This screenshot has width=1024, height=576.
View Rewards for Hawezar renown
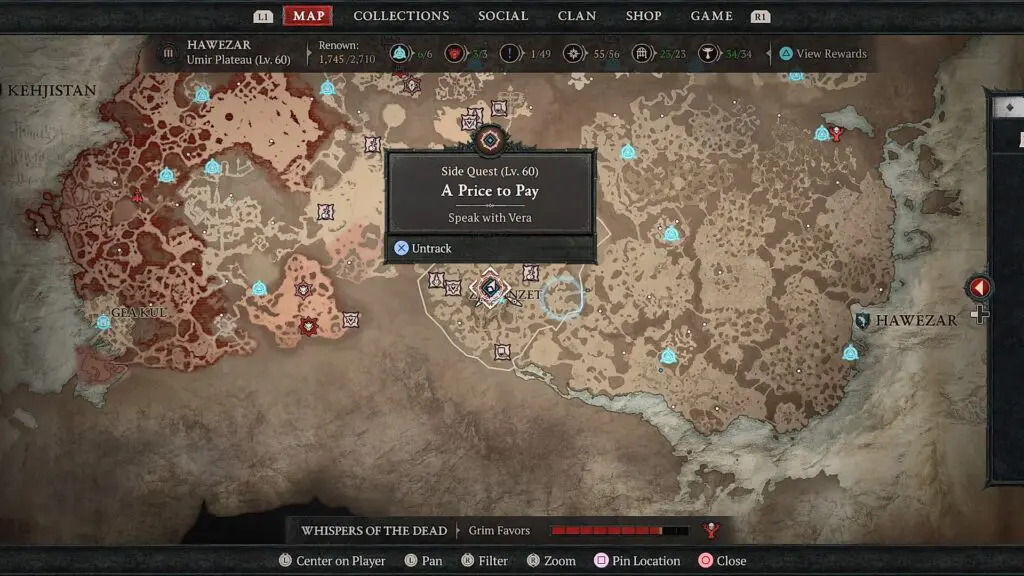point(823,54)
